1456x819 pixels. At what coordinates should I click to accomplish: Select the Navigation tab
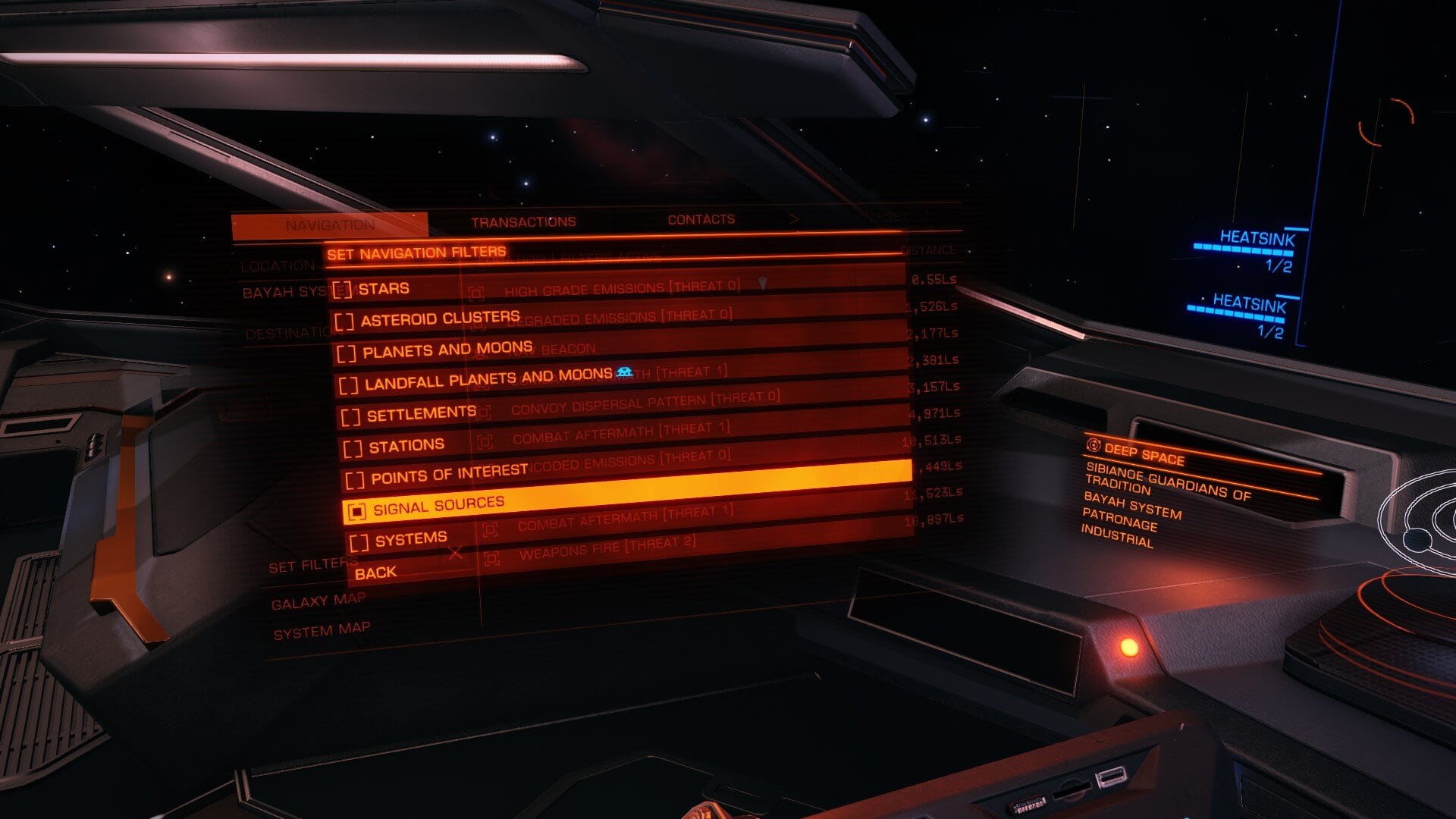click(330, 225)
